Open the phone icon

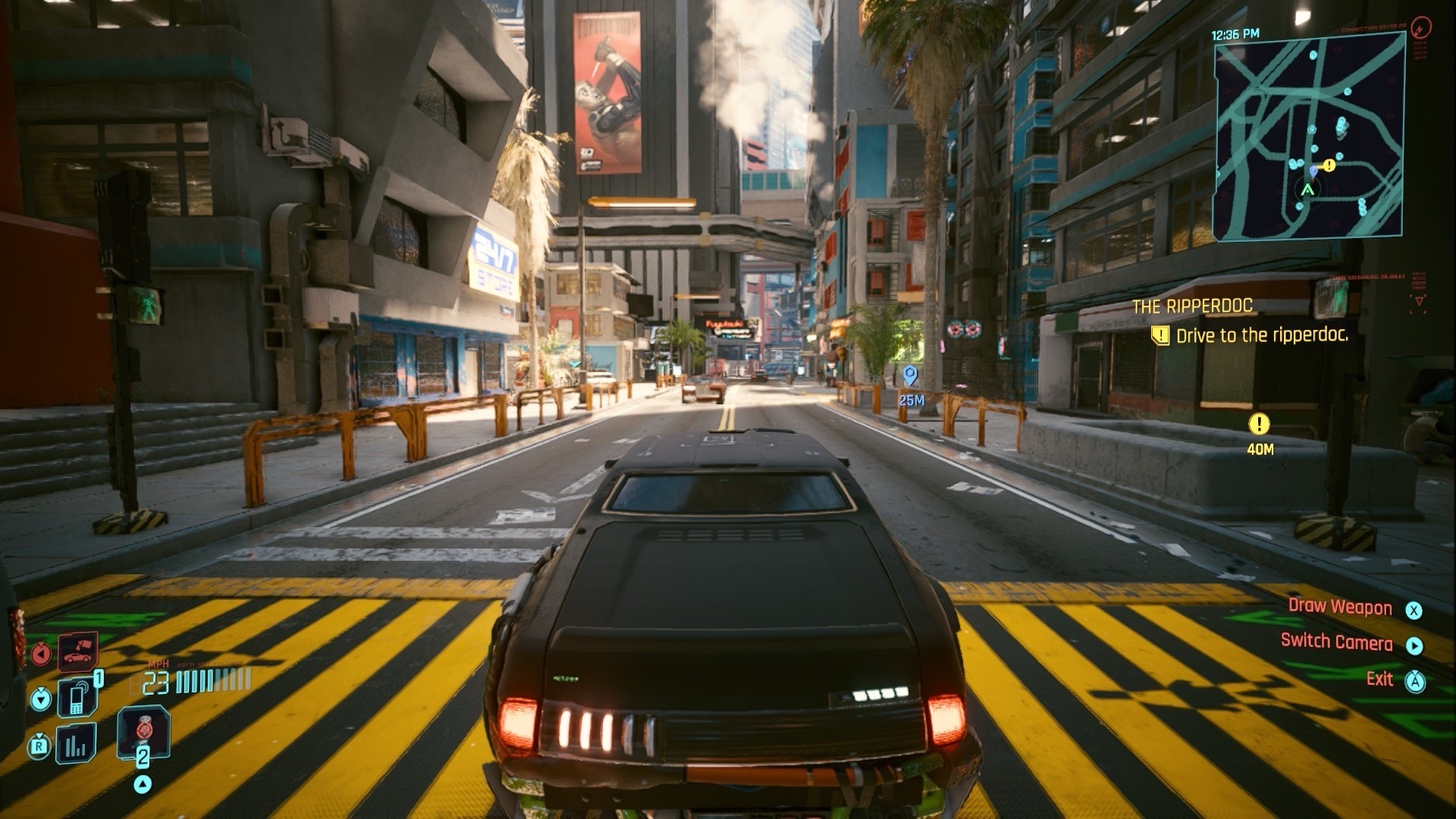click(x=77, y=697)
